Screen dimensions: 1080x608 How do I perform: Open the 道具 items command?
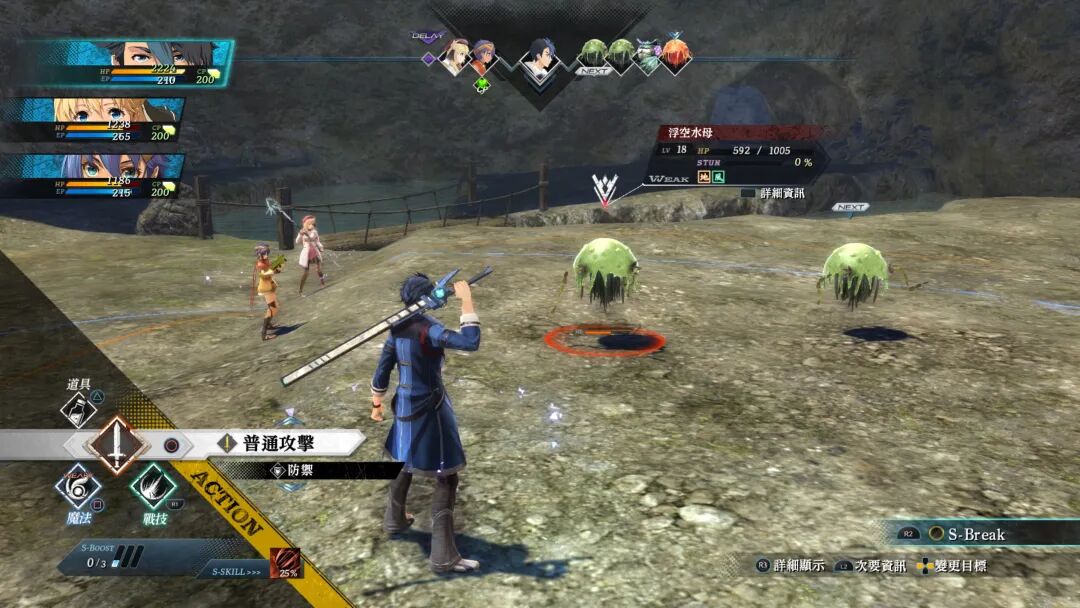(x=79, y=408)
